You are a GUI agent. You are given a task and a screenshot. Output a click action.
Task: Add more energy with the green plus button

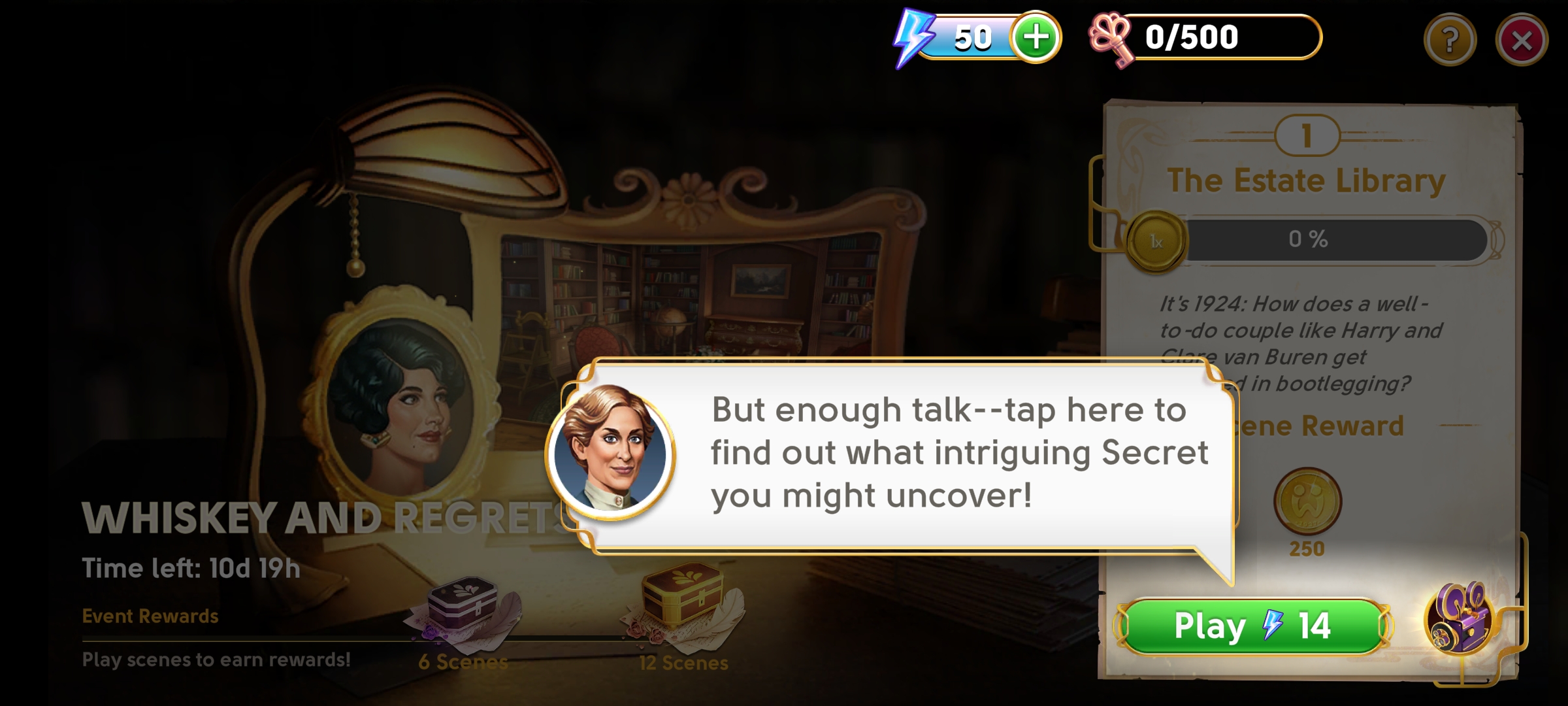[x=1036, y=37]
